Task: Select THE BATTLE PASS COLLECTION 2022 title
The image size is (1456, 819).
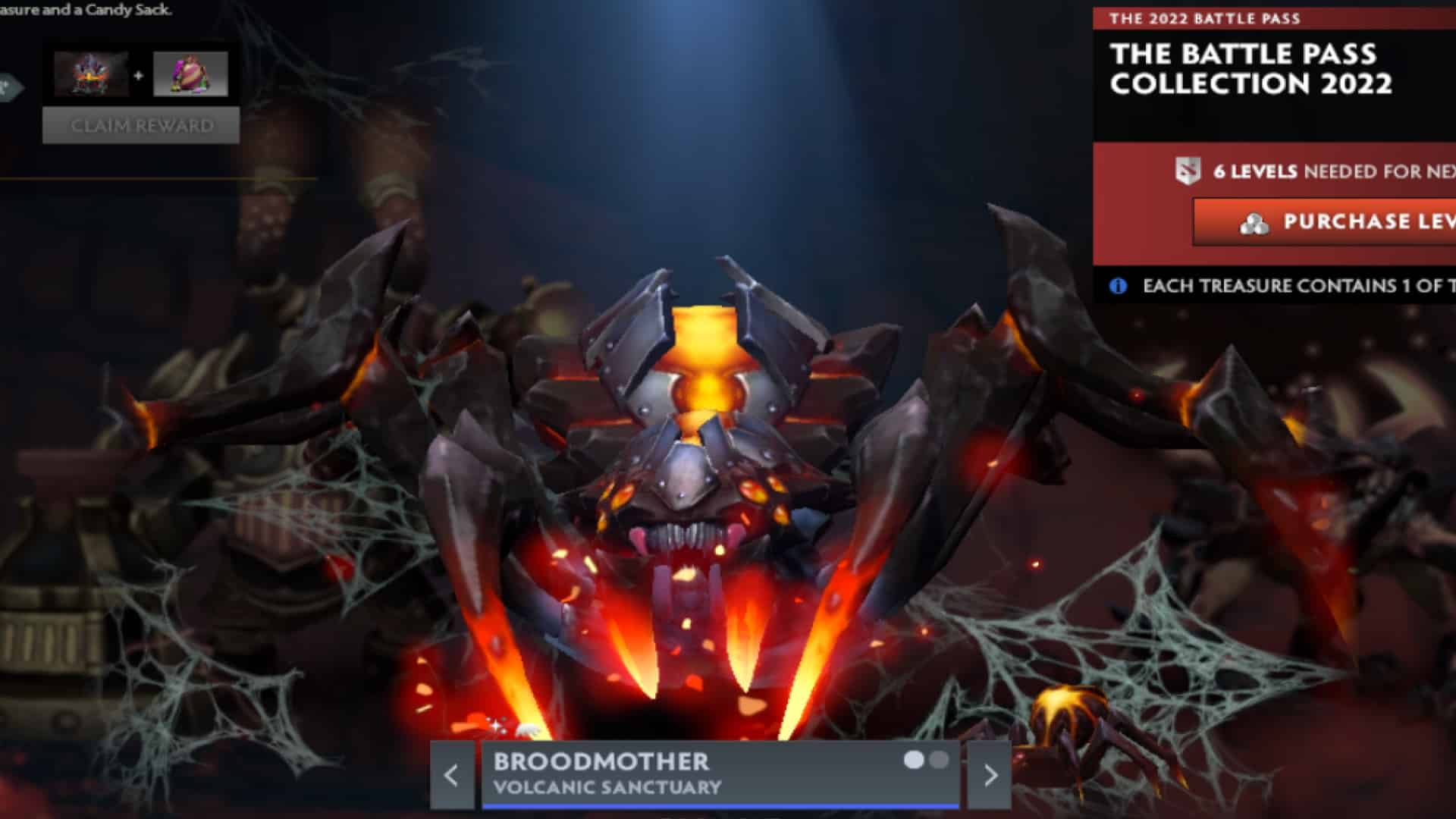Action: click(1251, 68)
